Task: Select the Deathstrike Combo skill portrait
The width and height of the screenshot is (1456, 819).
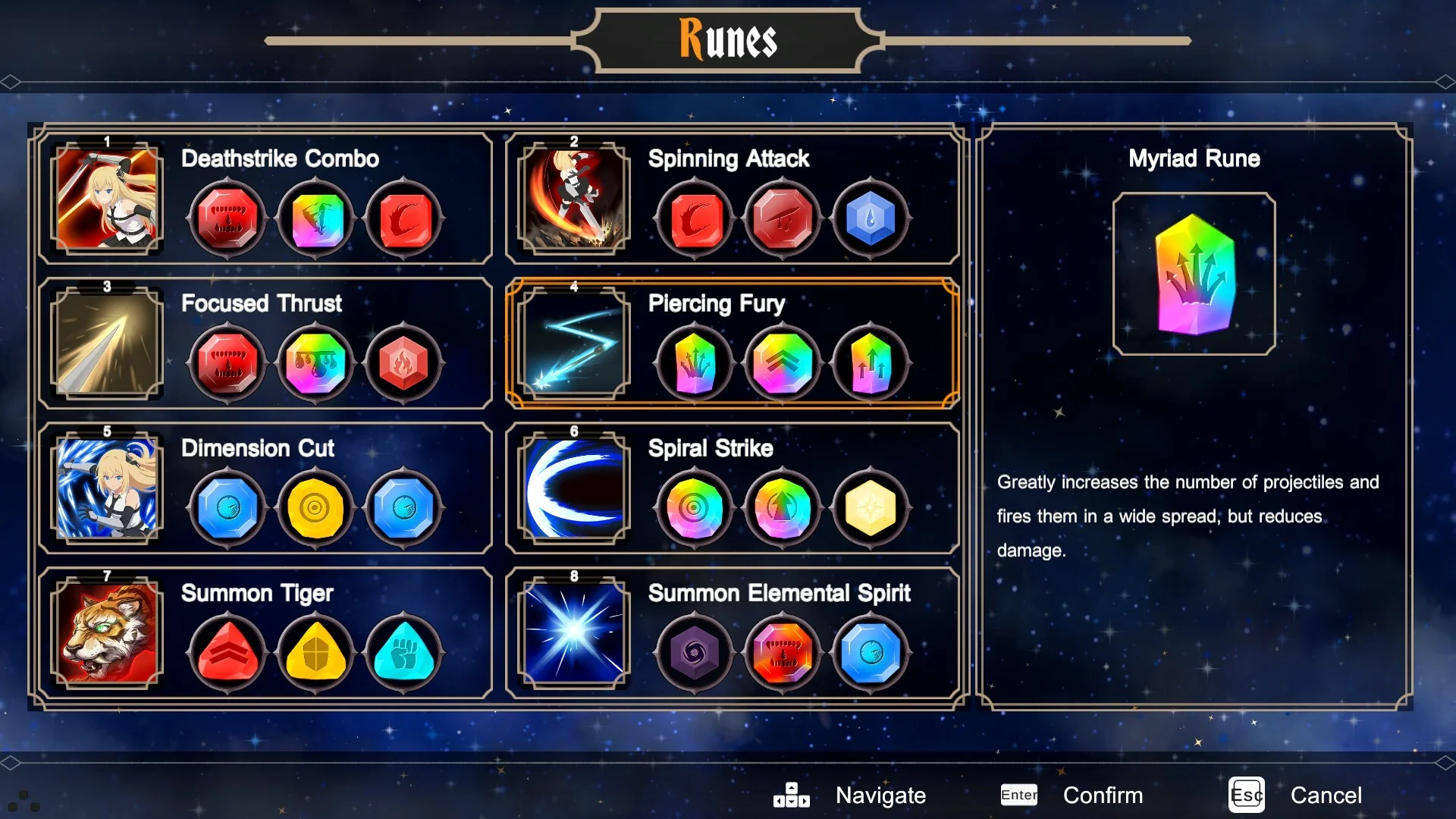Action: pyautogui.click(x=107, y=199)
